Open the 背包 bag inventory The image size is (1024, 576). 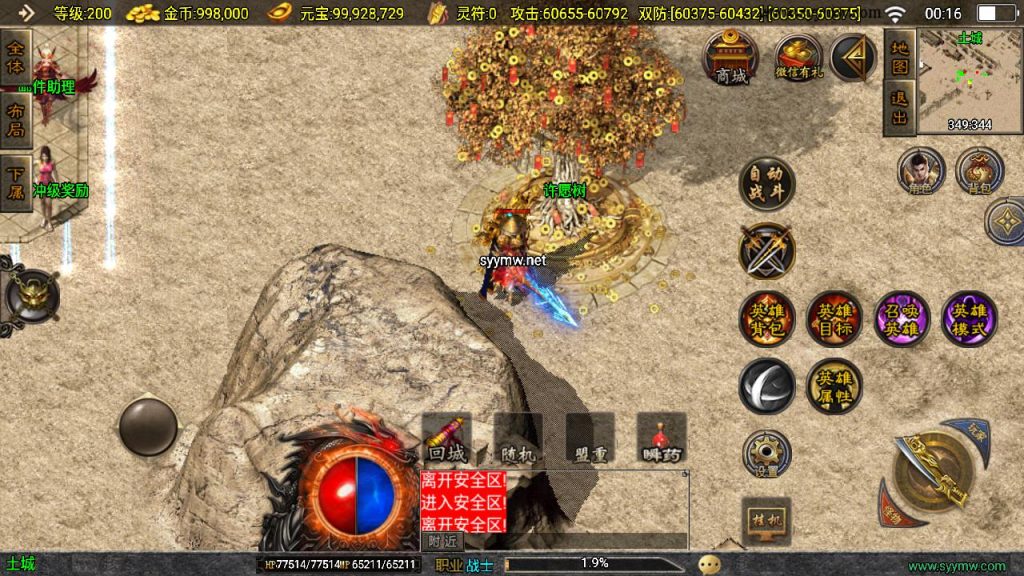pos(979,171)
